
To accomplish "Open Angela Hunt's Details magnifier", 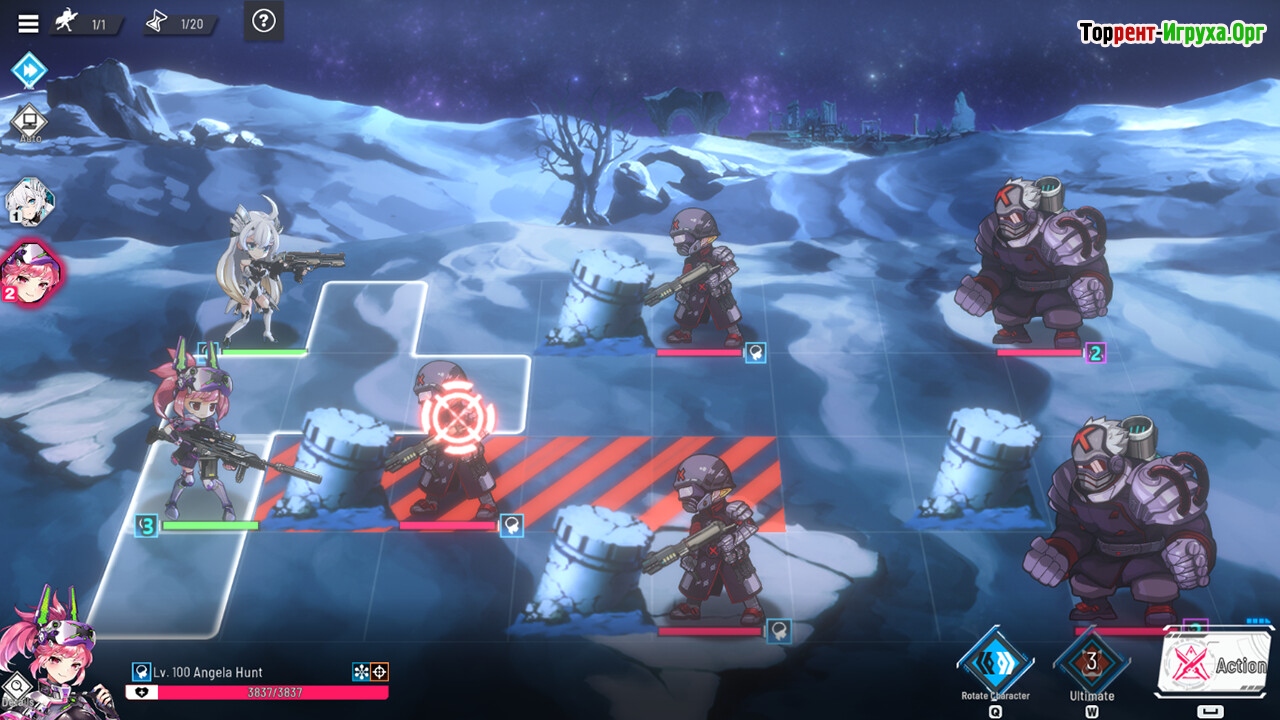I will pyautogui.click(x=15, y=689).
